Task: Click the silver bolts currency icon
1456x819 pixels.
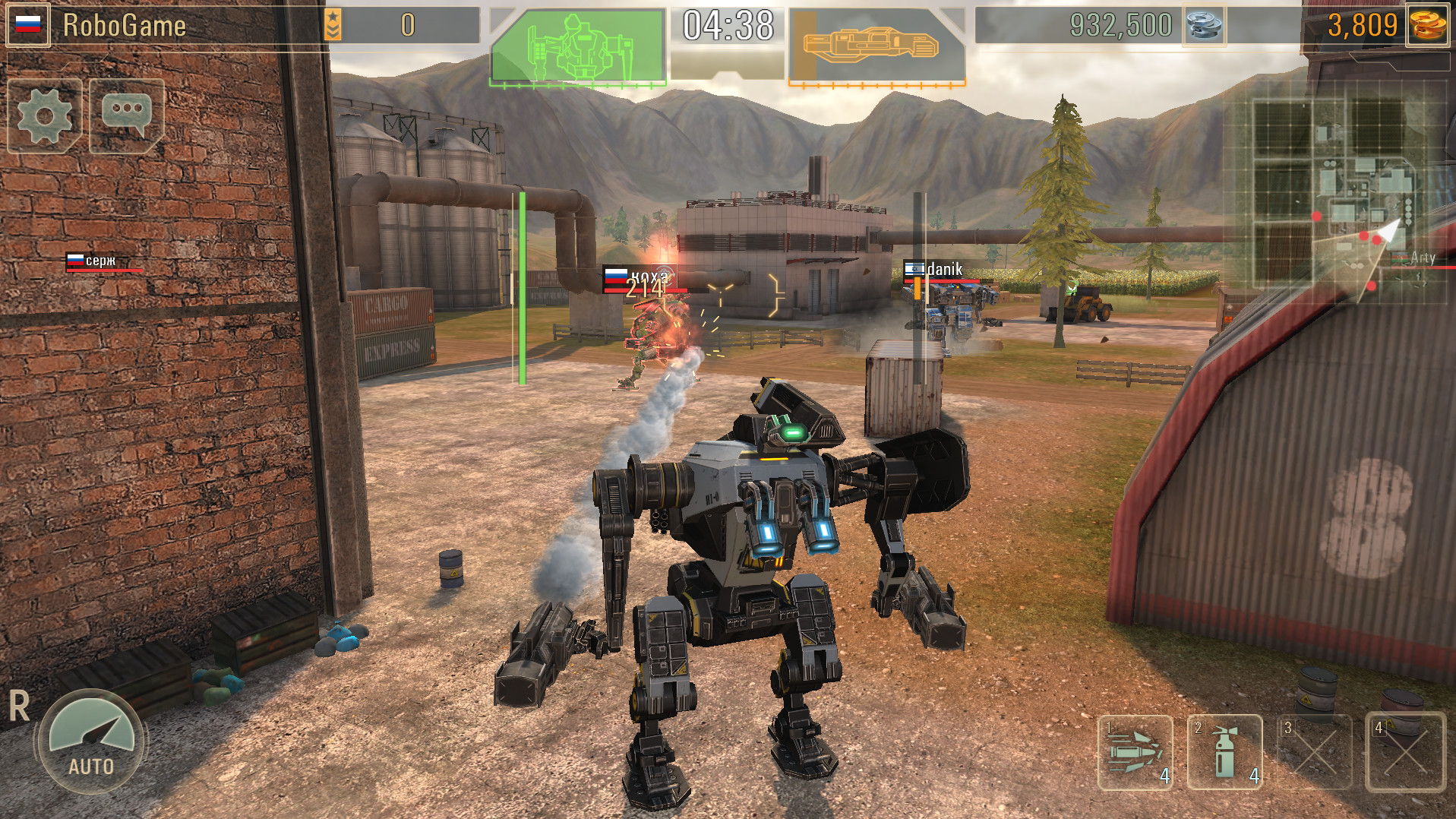Action: (x=1205, y=25)
